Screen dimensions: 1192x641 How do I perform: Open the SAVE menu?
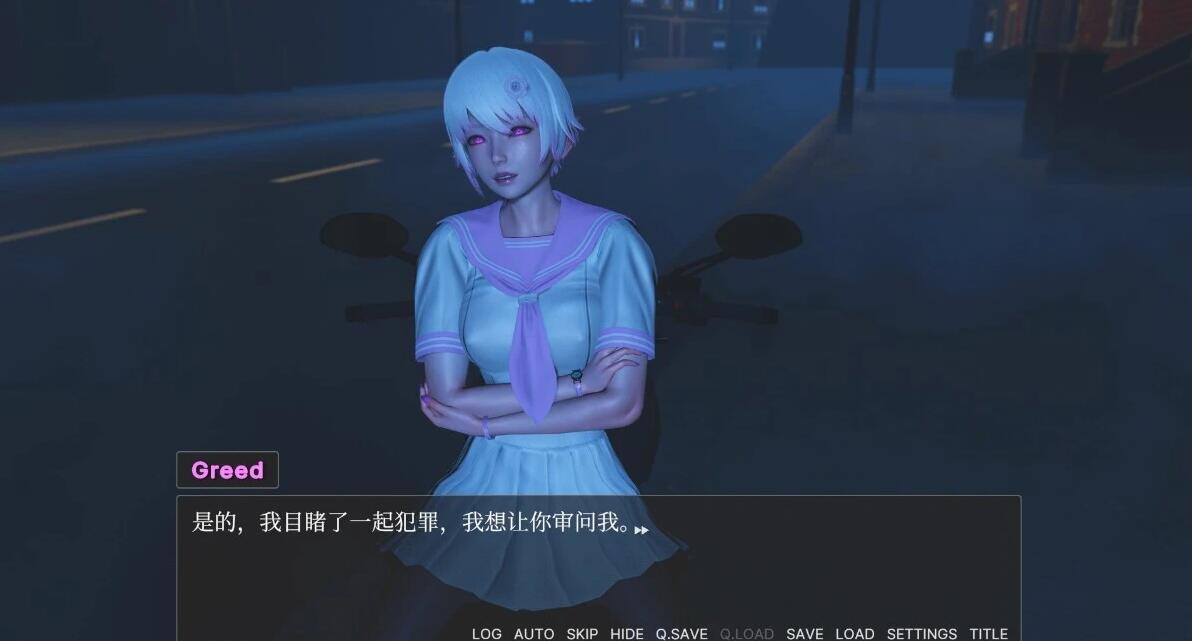805,633
